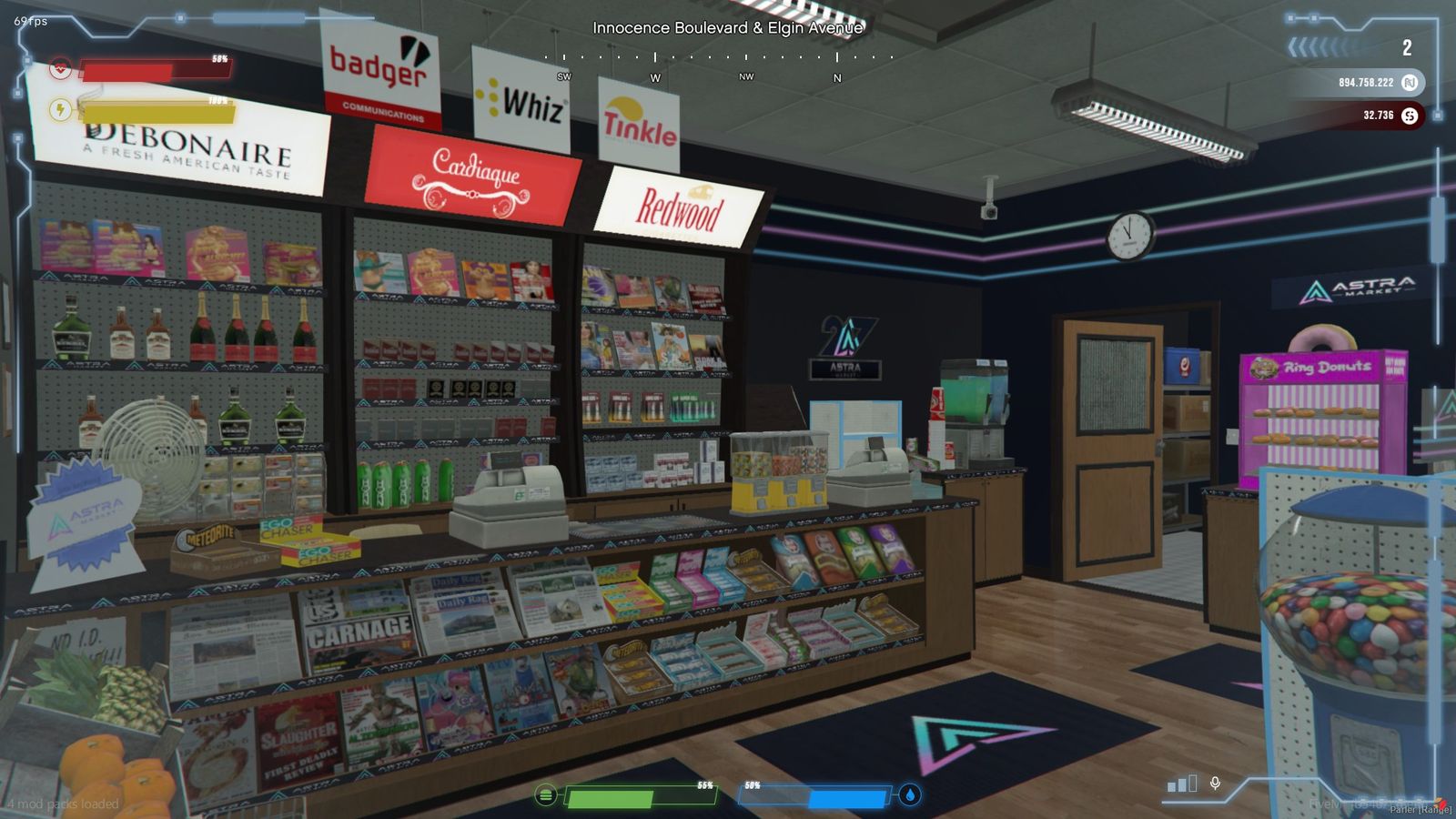Select the burger hunger icon

pyautogui.click(x=545, y=795)
